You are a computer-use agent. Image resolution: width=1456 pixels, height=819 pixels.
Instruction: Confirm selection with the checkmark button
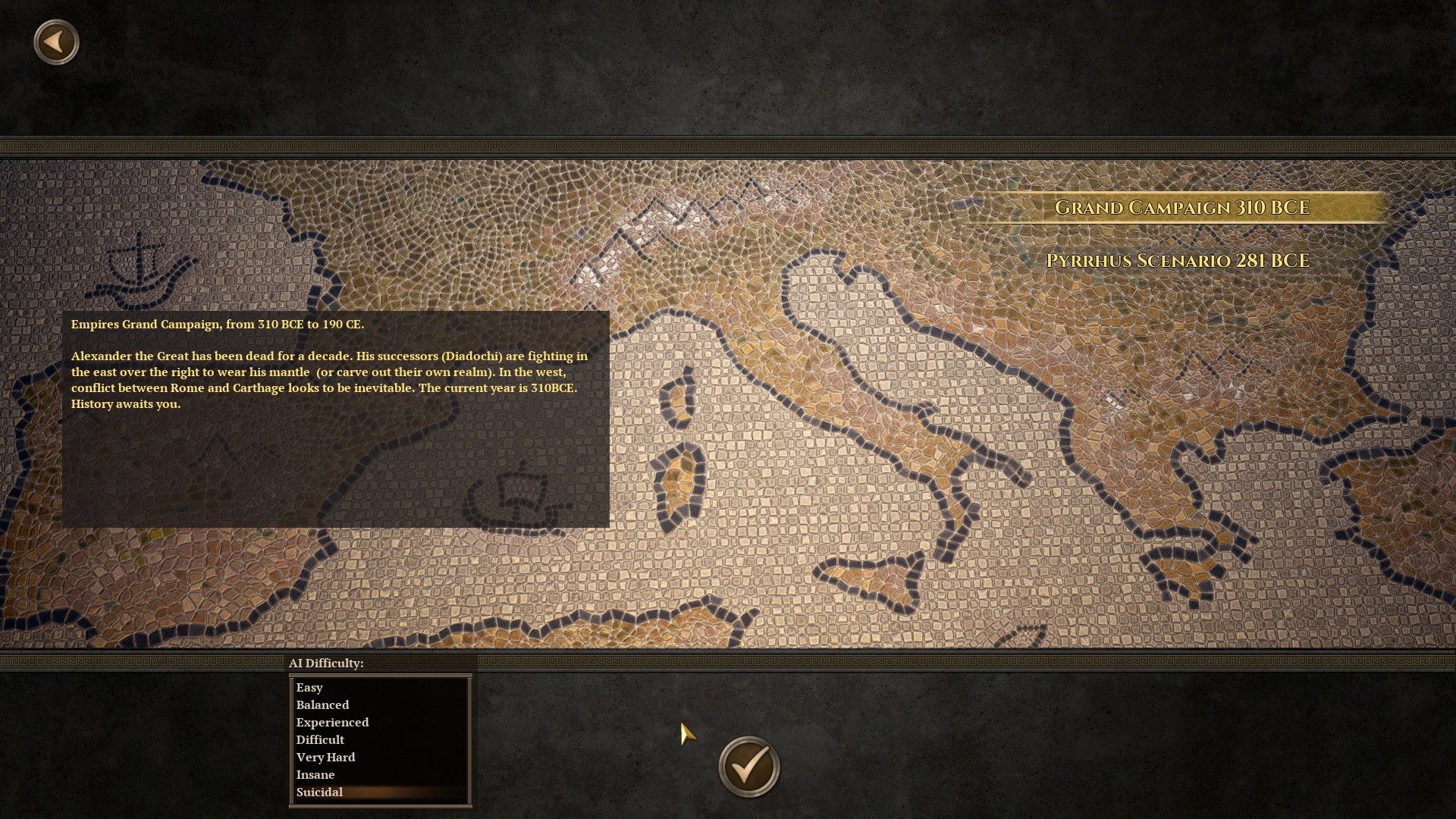pos(748,767)
